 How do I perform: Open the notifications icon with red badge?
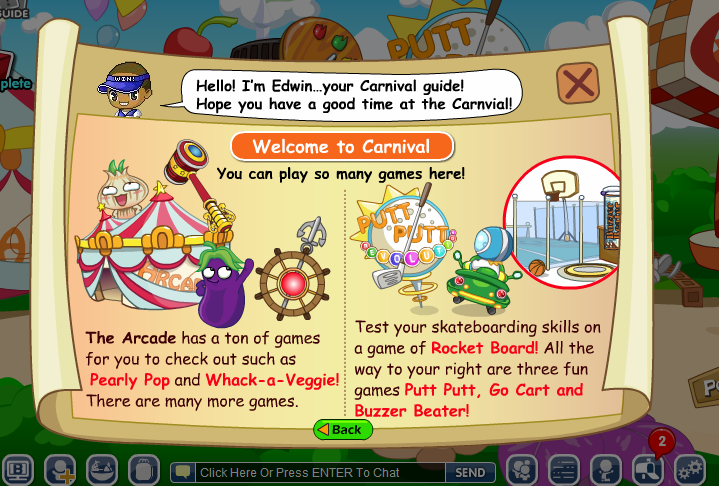click(x=647, y=468)
